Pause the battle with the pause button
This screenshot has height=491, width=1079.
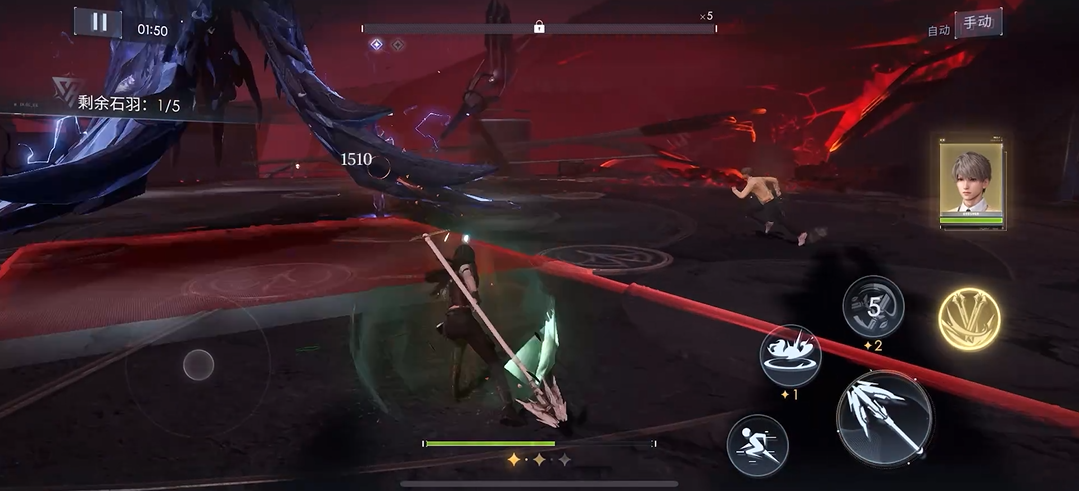[x=98, y=23]
